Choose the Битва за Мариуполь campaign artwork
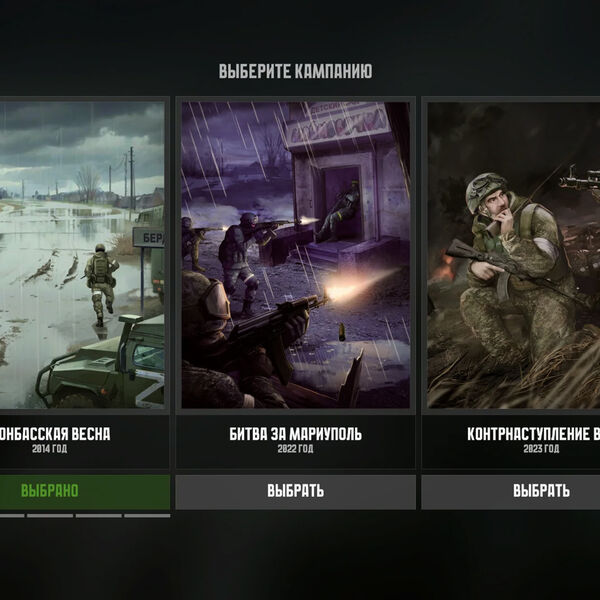This screenshot has height=600, width=600. [295, 255]
